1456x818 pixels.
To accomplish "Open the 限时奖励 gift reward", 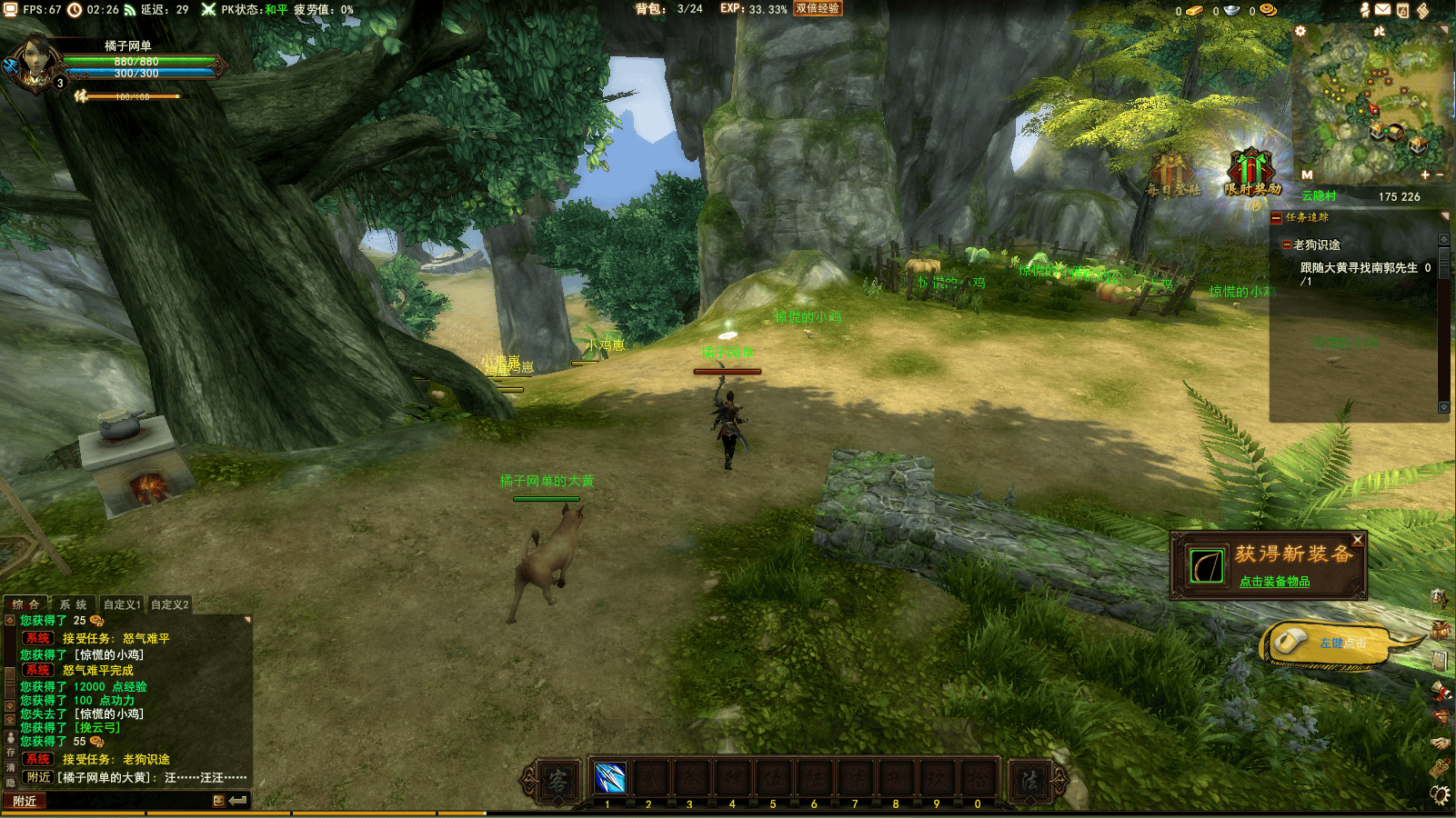I will (x=1252, y=174).
